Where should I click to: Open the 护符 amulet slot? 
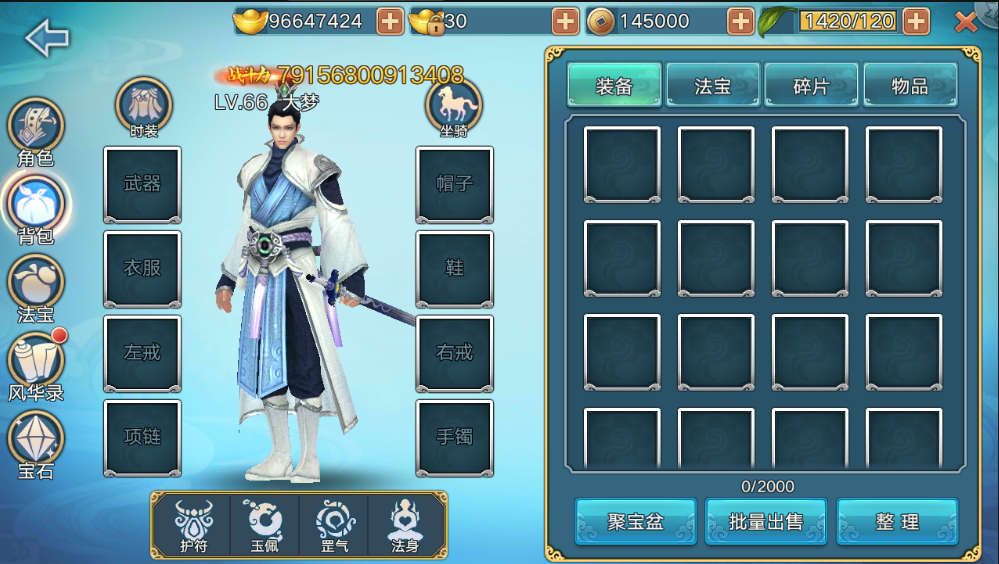point(194,525)
